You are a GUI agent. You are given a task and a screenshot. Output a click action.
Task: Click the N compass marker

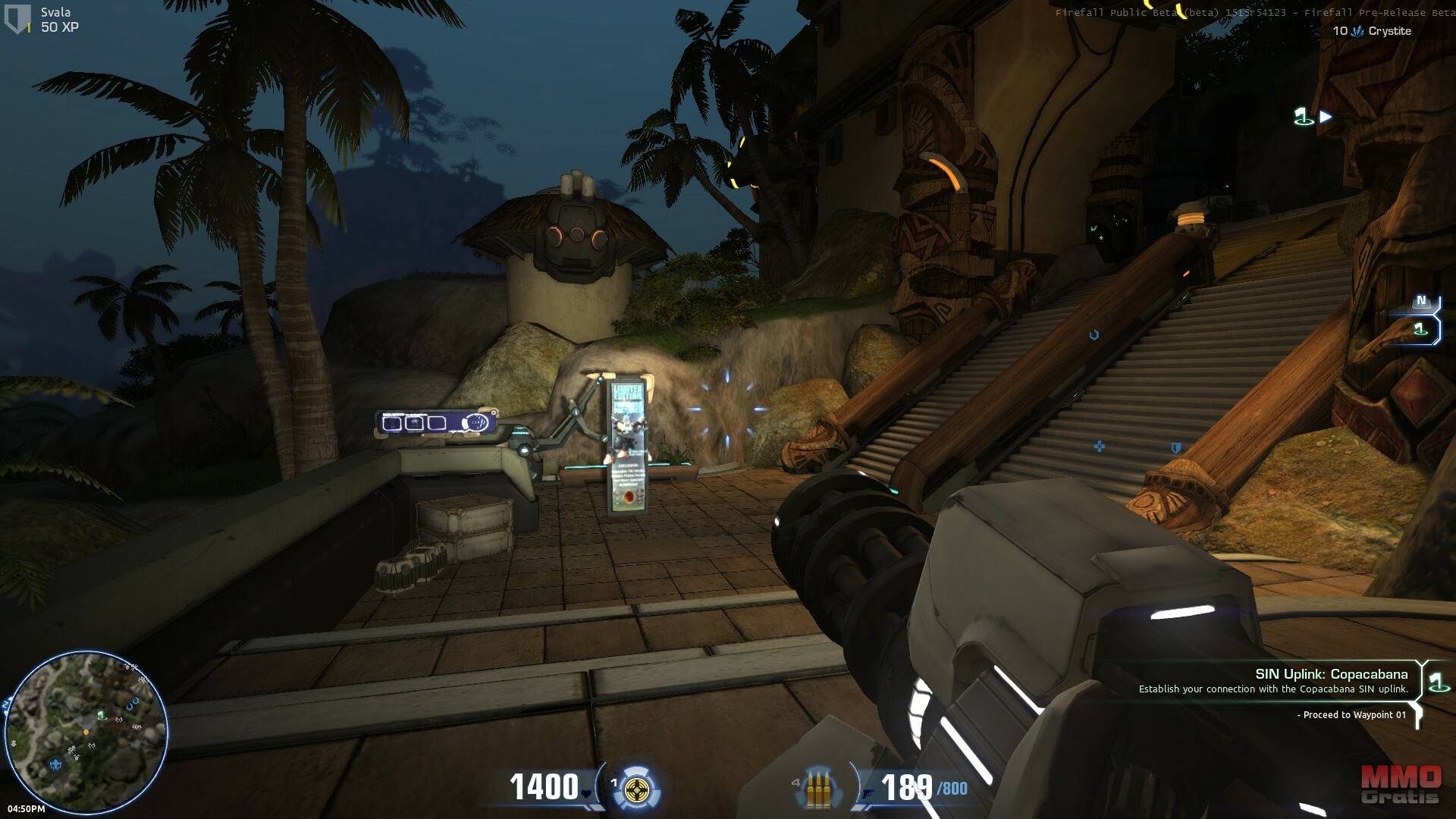point(1420,302)
